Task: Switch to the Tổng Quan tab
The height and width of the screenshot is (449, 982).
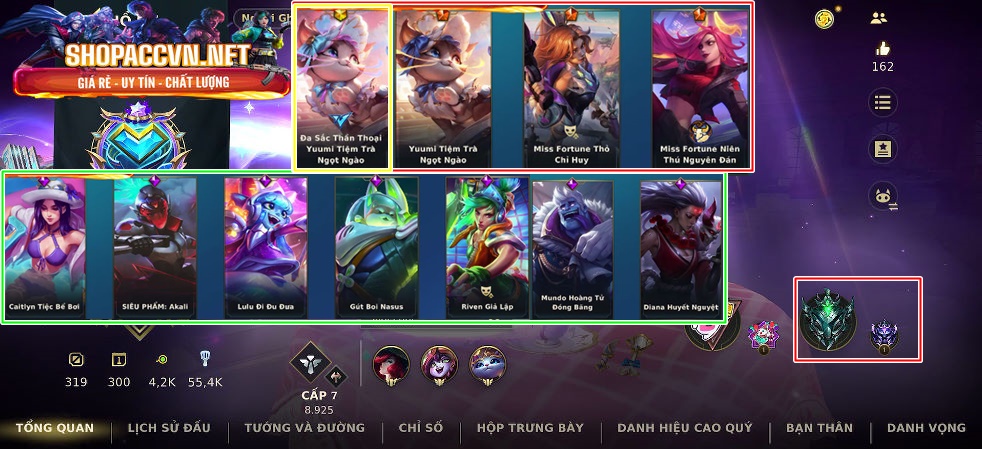Action: (55, 428)
